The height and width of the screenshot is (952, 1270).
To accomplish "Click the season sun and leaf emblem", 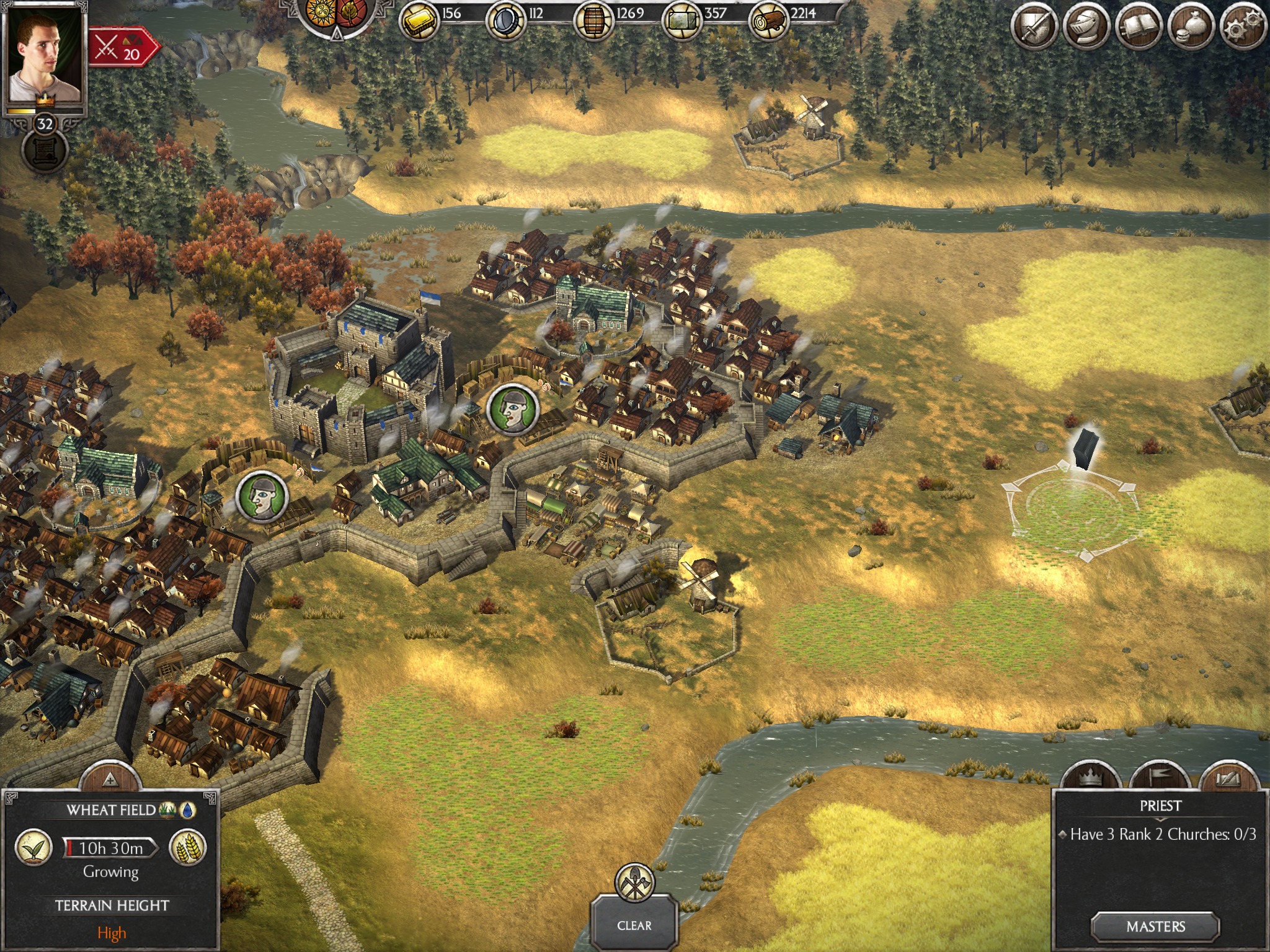I will point(337,12).
